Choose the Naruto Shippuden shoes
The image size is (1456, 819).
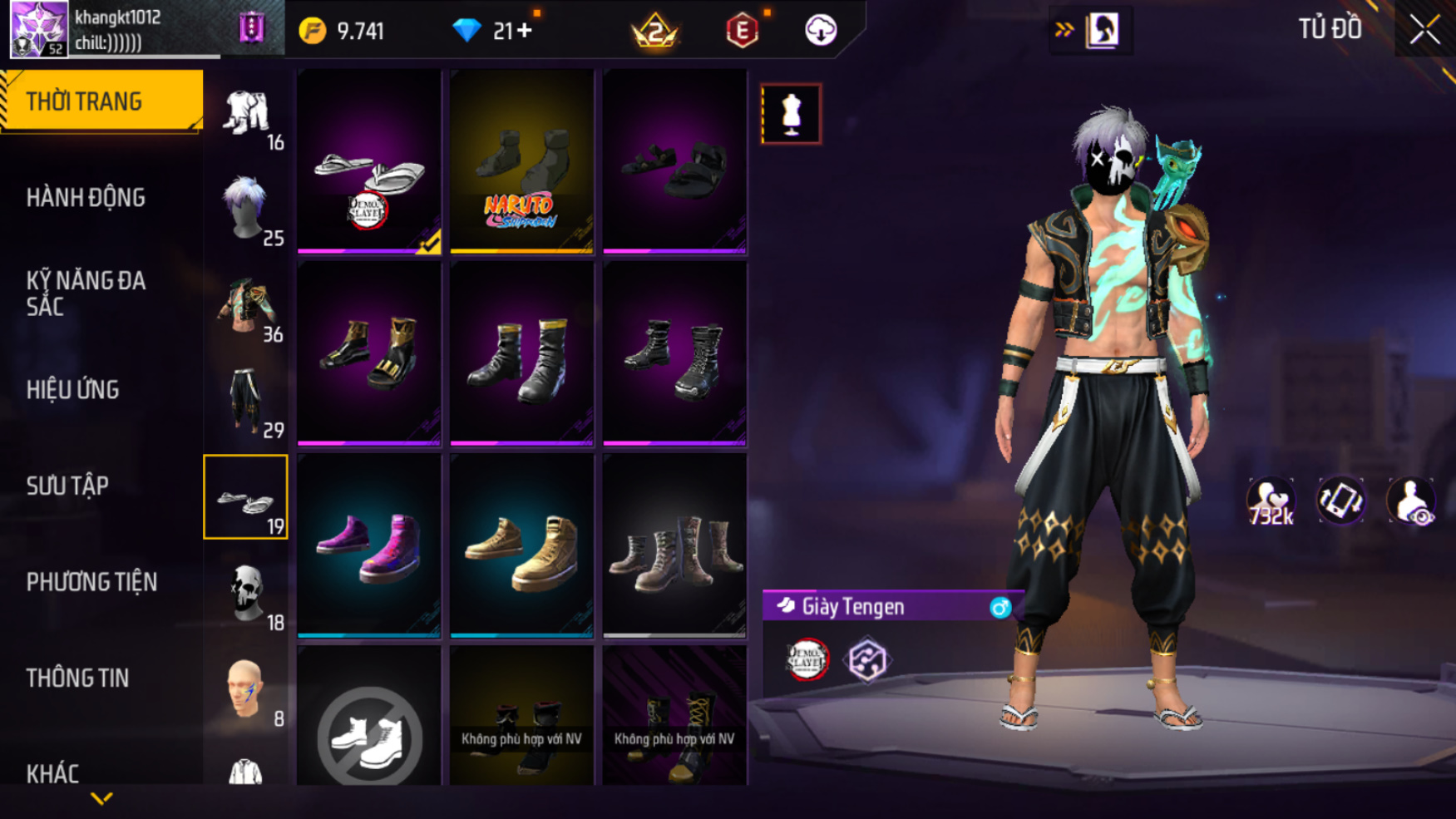[x=521, y=162]
